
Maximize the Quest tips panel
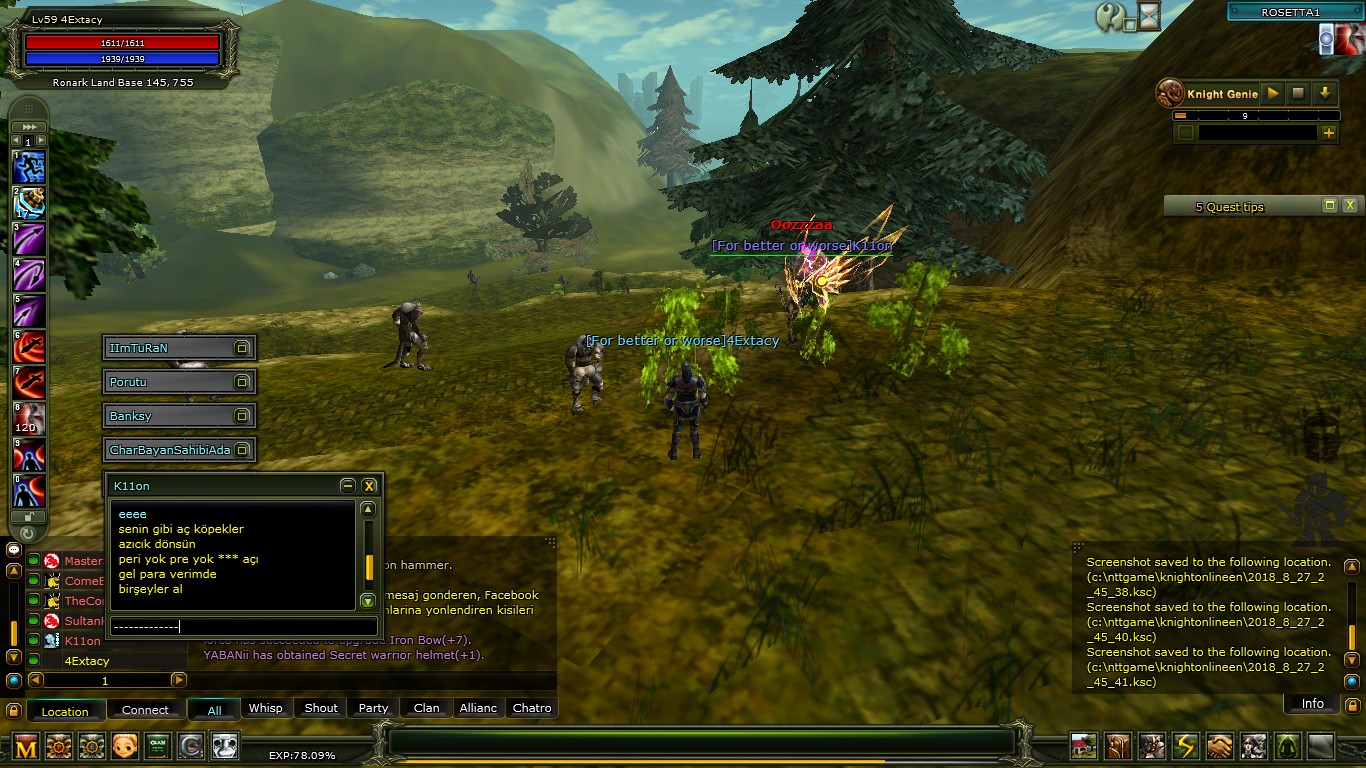pyautogui.click(x=1329, y=206)
